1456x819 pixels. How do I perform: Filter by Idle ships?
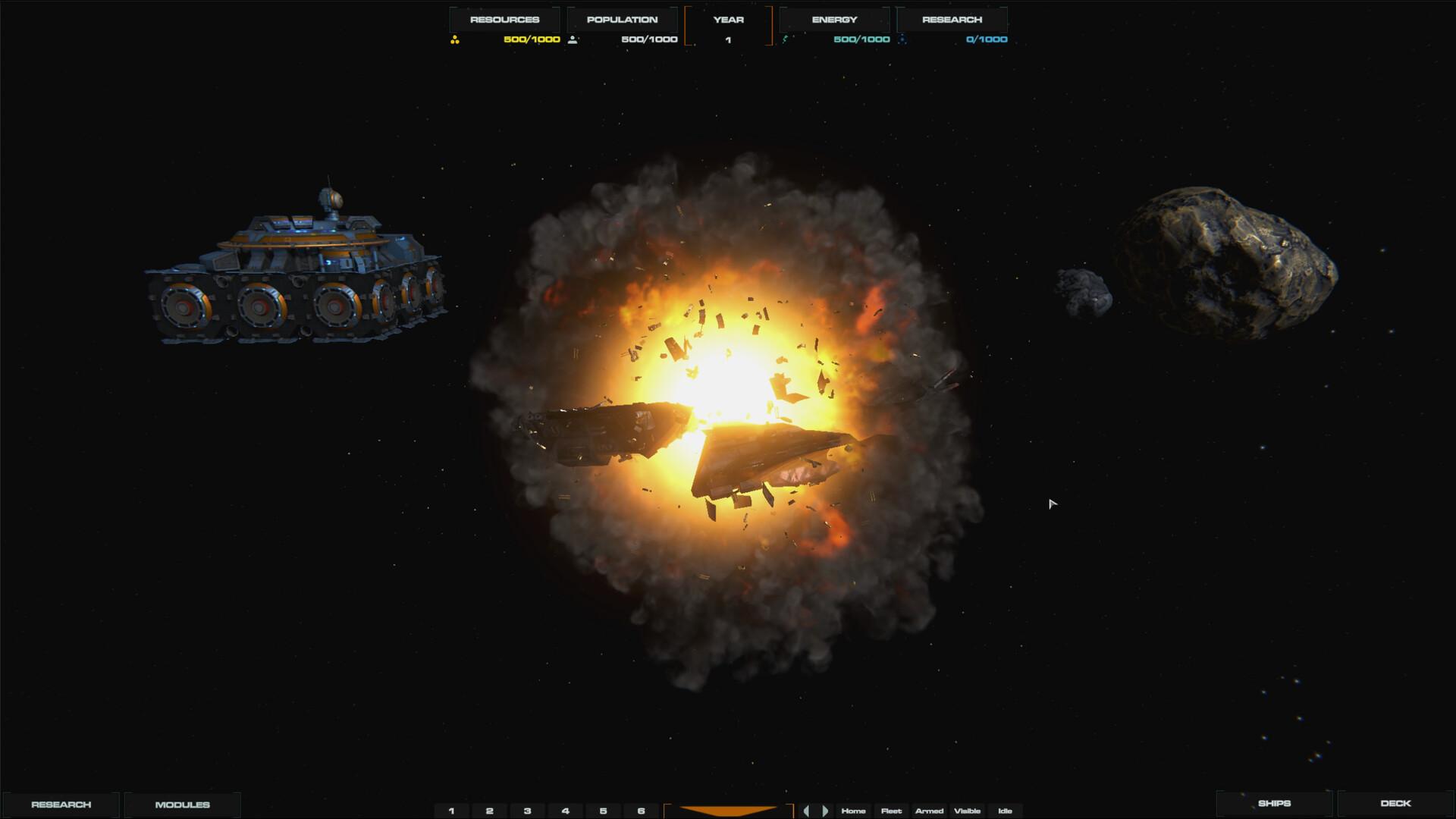pyautogui.click(x=1006, y=811)
